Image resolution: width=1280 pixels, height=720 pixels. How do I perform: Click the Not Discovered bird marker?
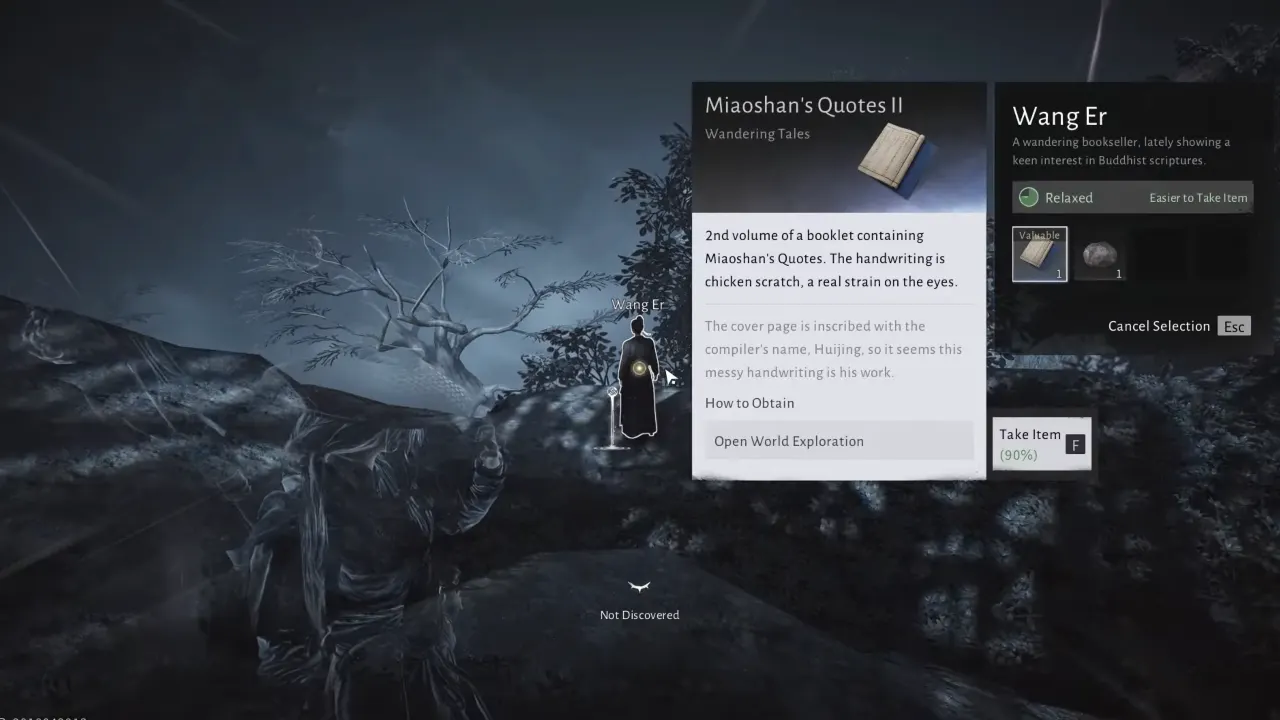639,589
